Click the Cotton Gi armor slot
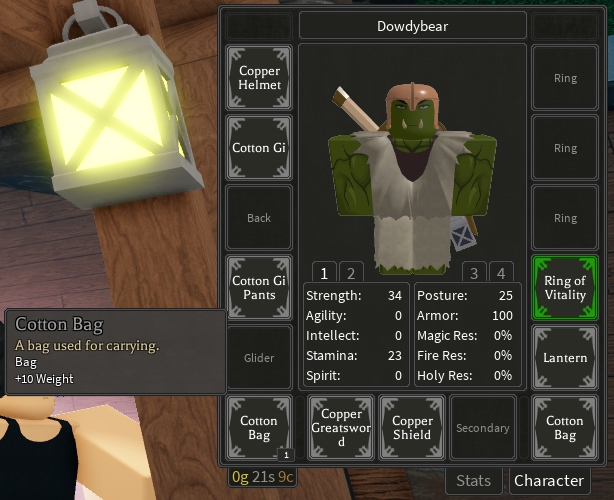This screenshot has height=500, width=614. tap(259, 148)
